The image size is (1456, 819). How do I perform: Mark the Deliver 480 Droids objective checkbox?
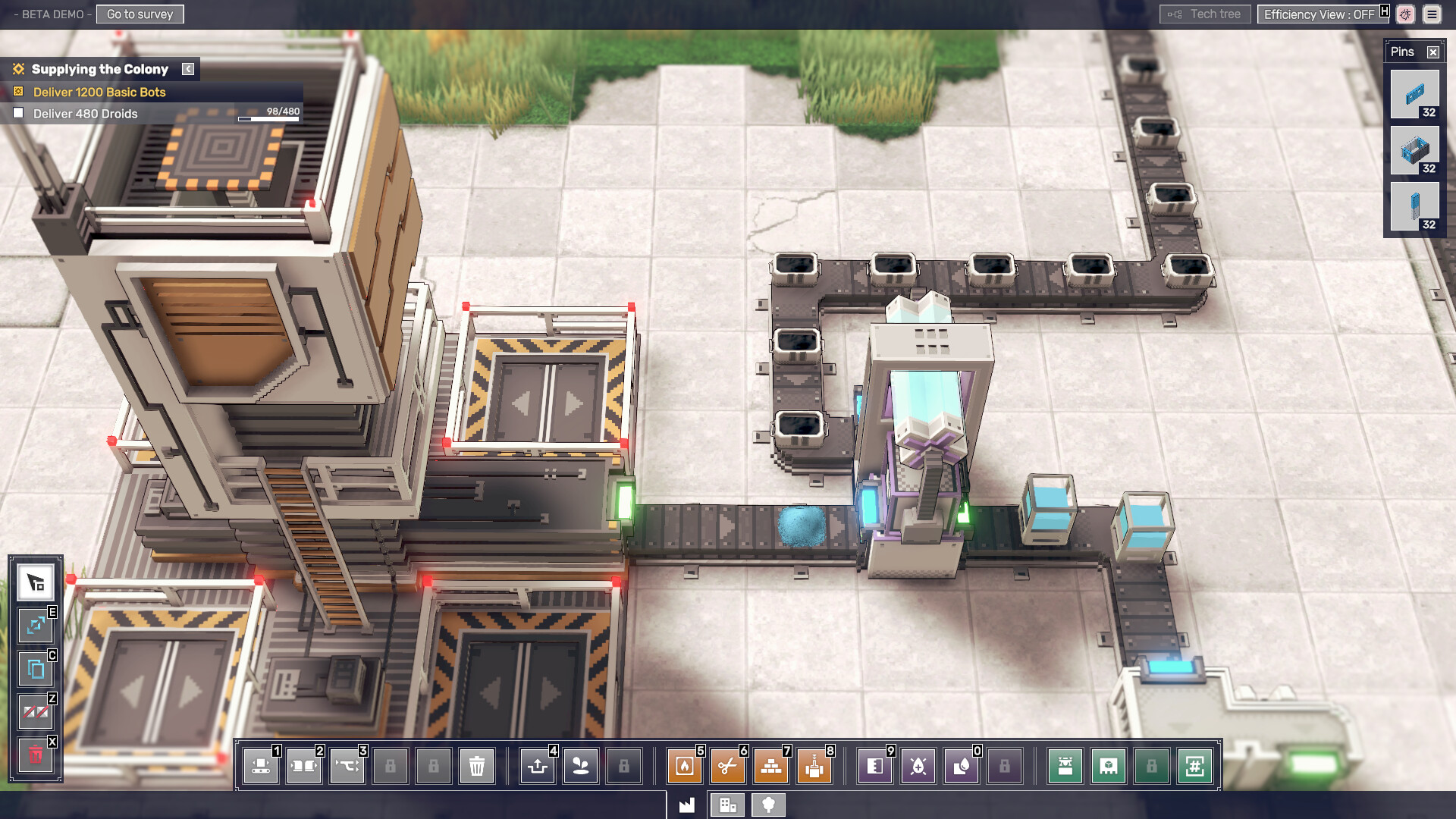pyautogui.click(x=19, y=112)
